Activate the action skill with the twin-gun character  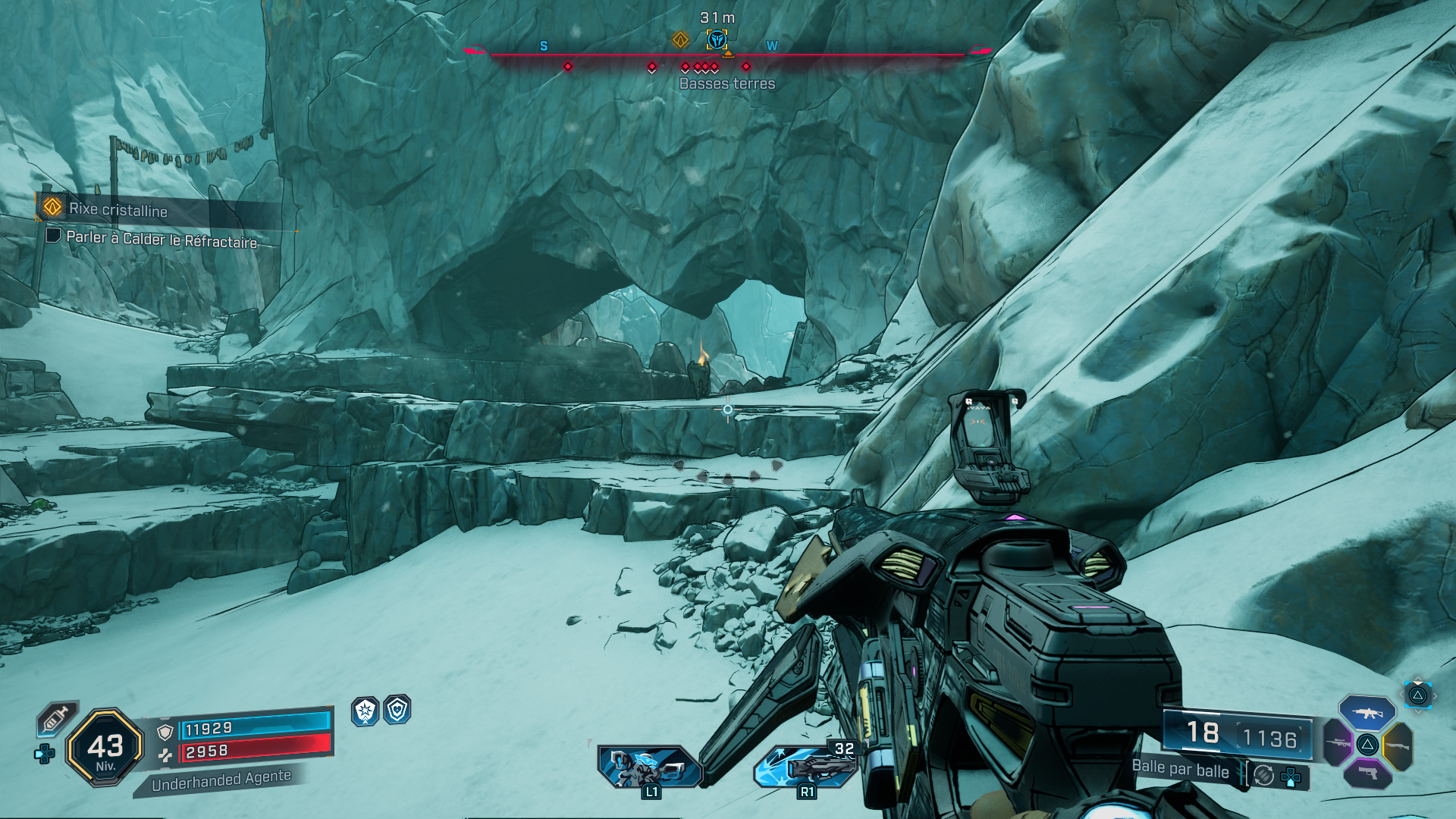coord(650,767)
